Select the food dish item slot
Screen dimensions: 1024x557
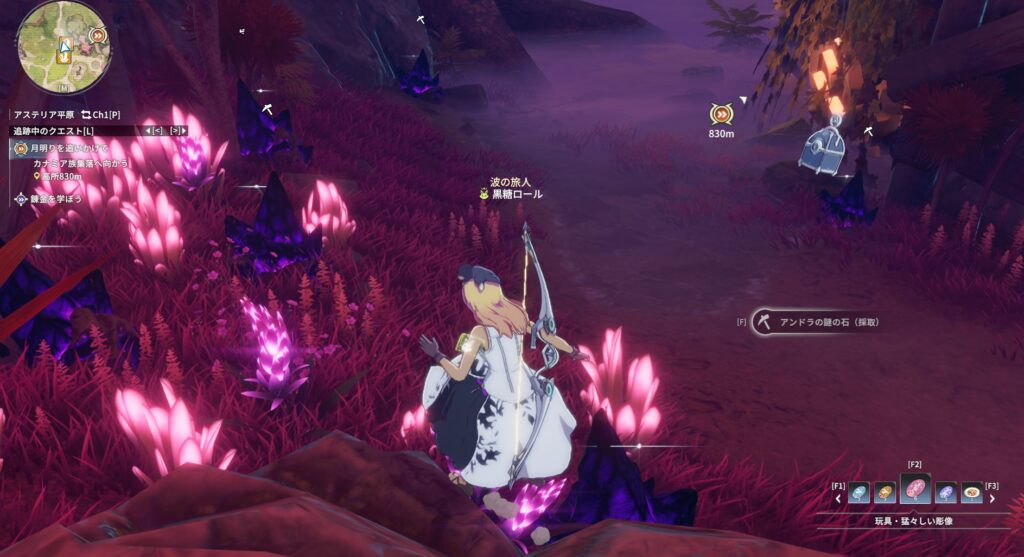pos(972,492)
